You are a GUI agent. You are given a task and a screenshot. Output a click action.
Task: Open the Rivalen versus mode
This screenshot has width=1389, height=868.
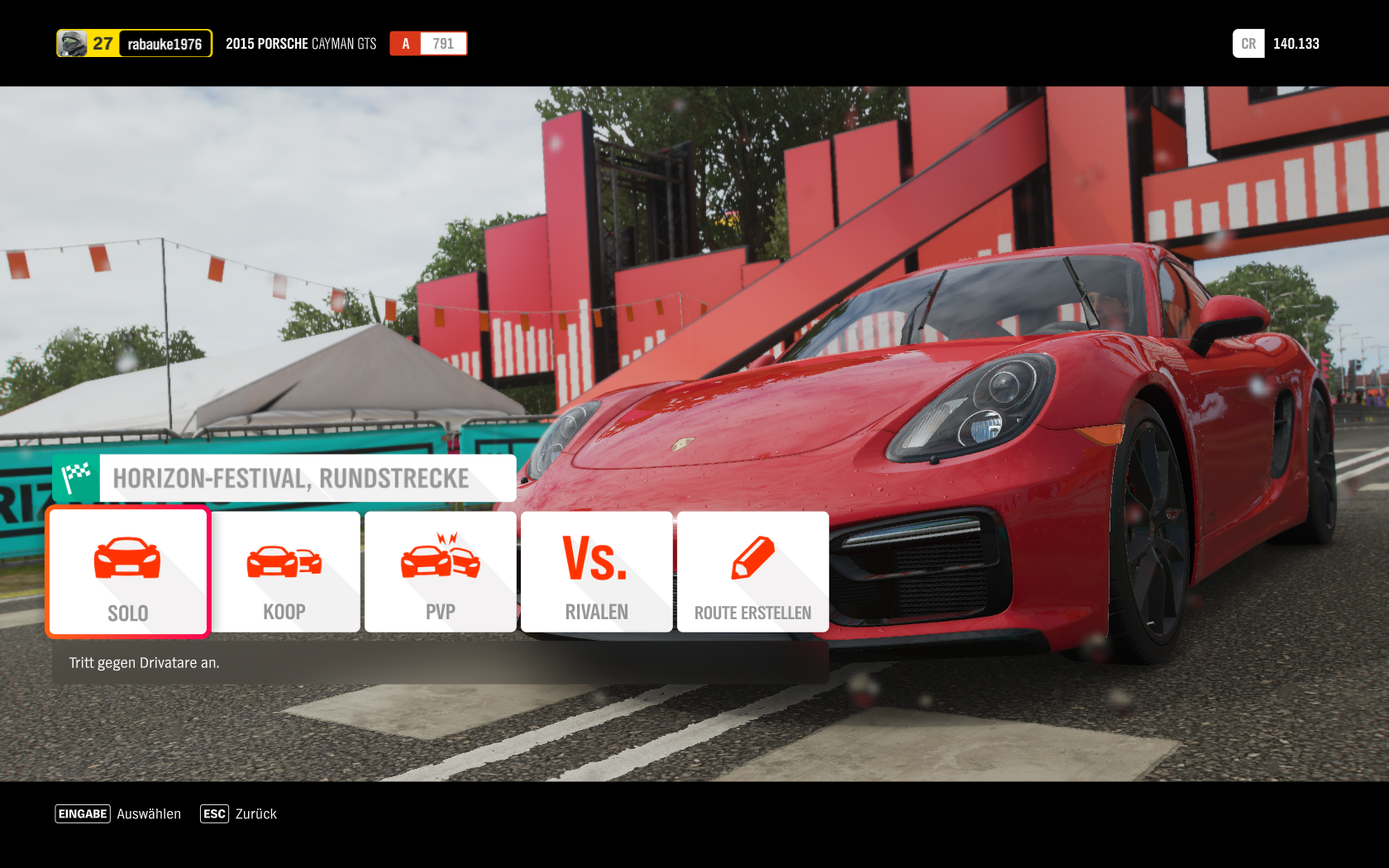point(597,572)
